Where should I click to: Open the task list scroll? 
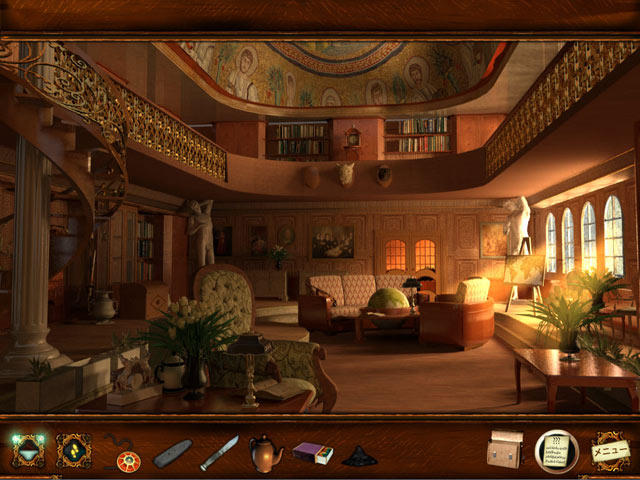[557, 450]
